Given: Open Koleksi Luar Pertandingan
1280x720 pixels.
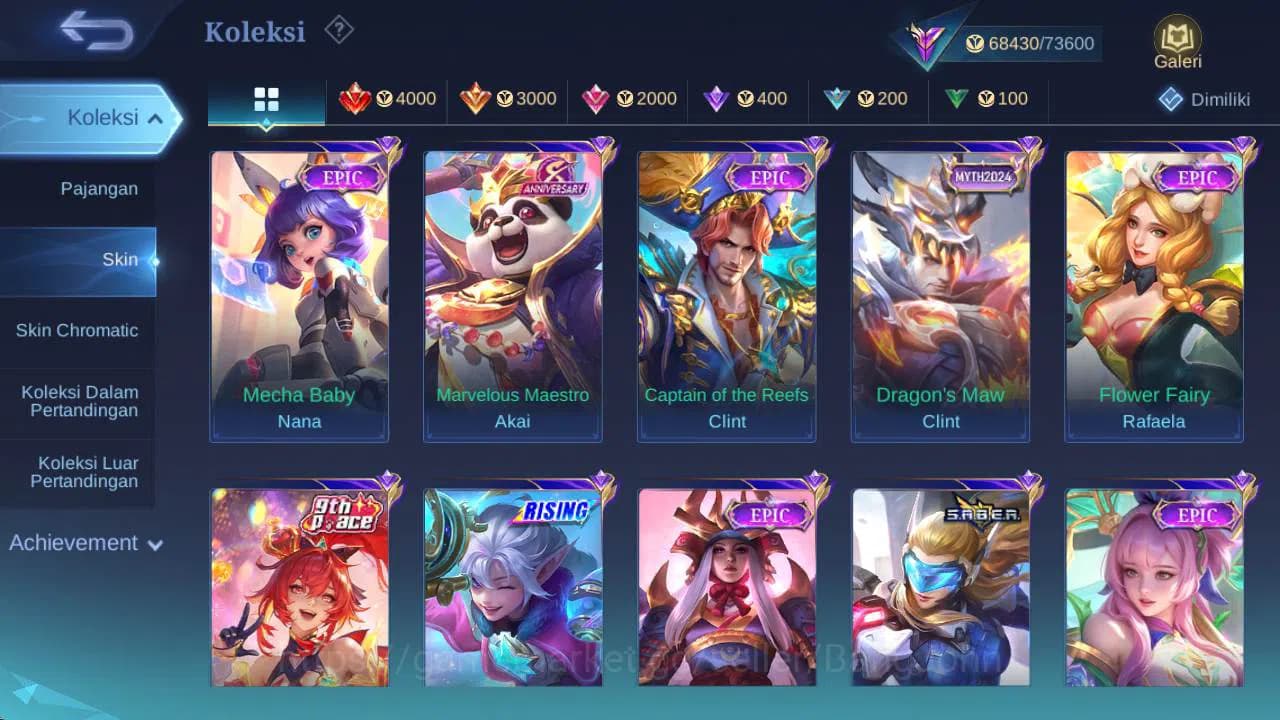Looking at the screenshot, I should pyautogui.click(x=79, y=472).
